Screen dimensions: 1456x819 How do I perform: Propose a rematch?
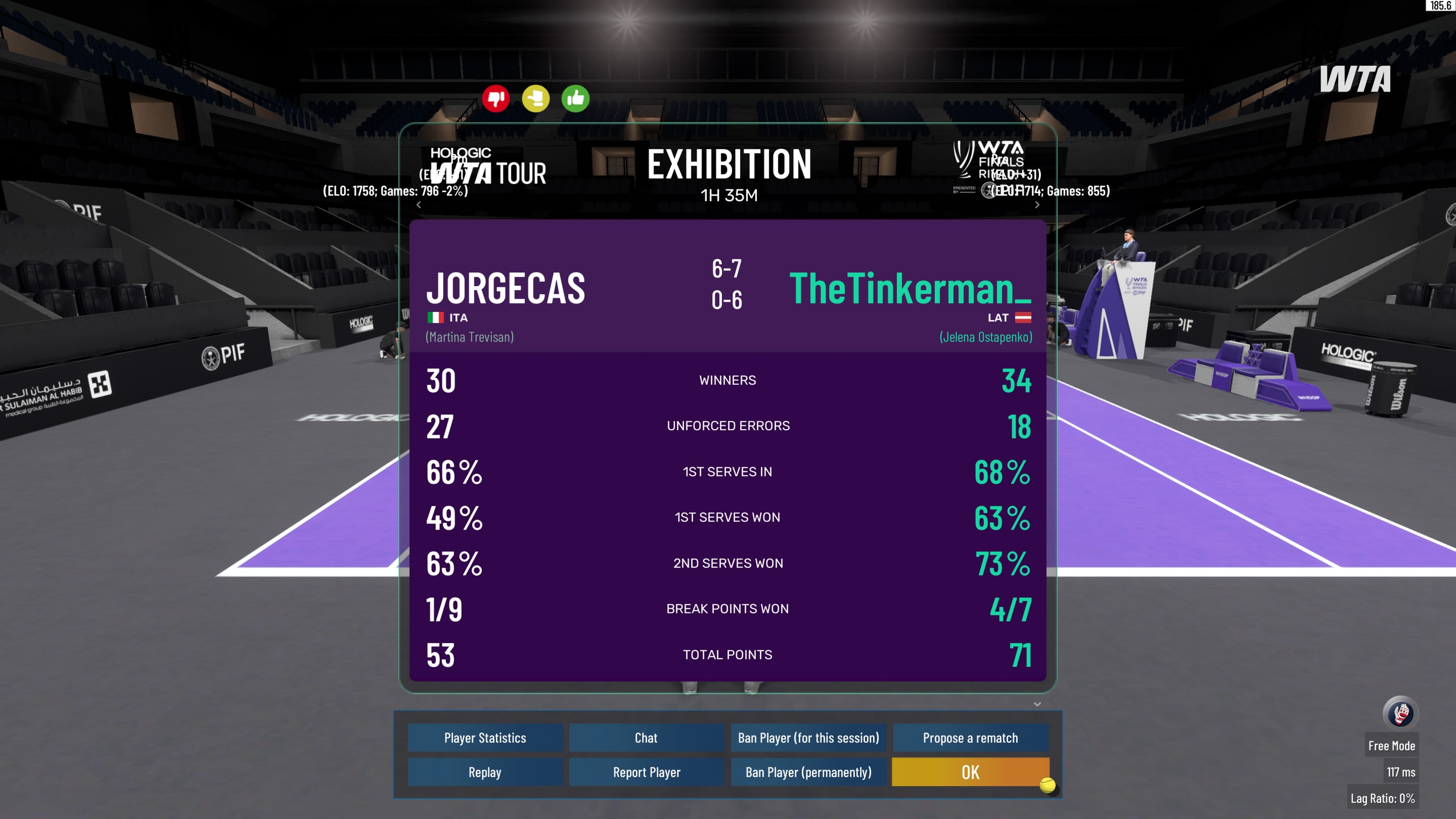970,737
